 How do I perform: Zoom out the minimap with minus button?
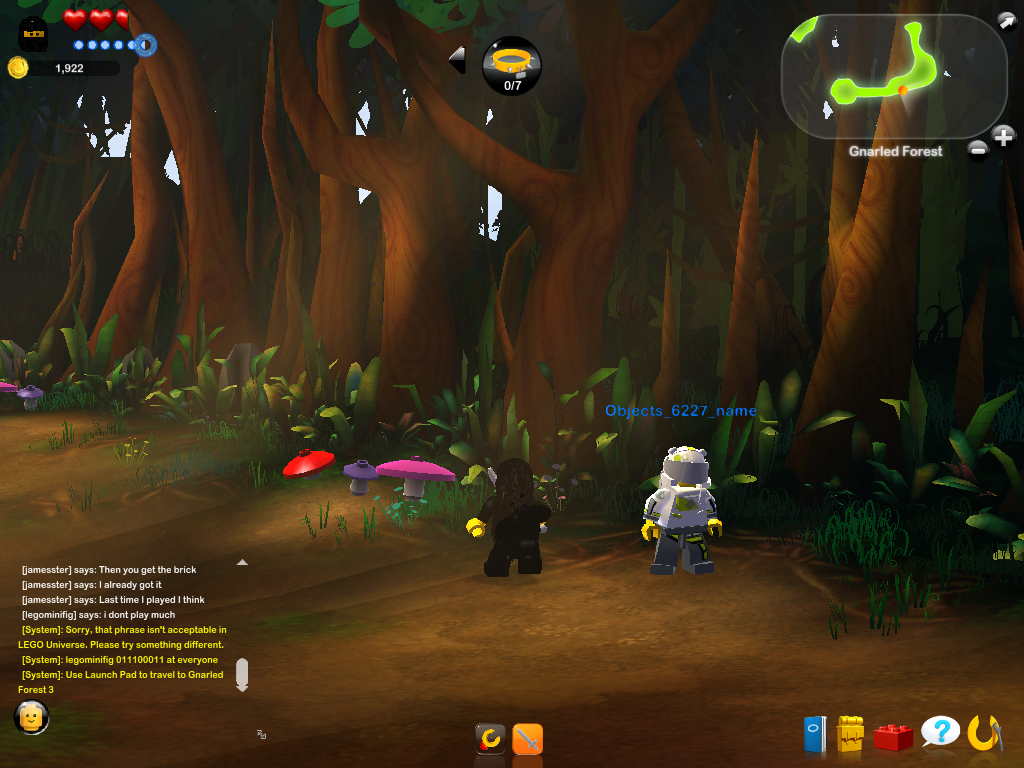pyautogui.click(x=978, y=150)
